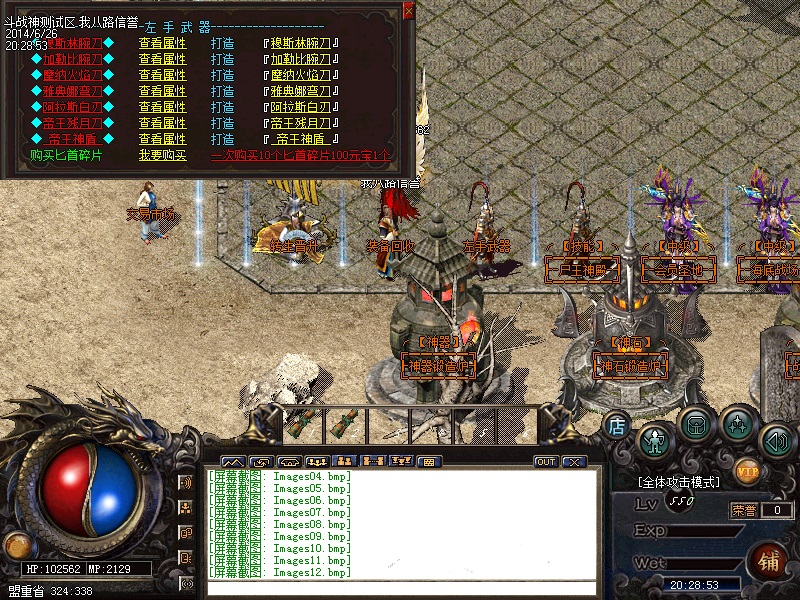Open the 『阿拉斯白刃』 bracketed link
This screenshot has height=600, width=800.
[x=301, y=107]
